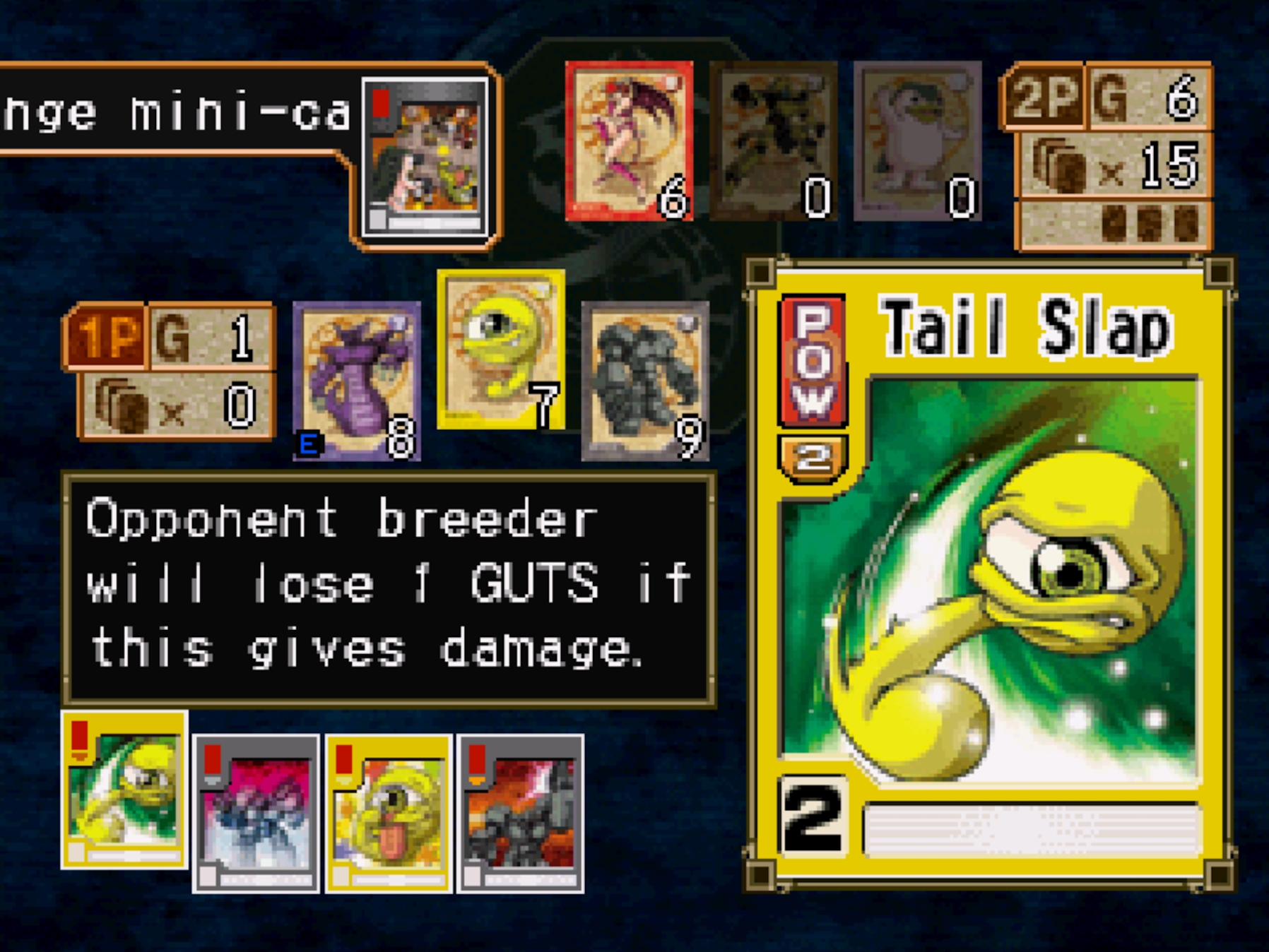
Task: Target the opponent's defeated dark monster card
Action: click(774, 141)
